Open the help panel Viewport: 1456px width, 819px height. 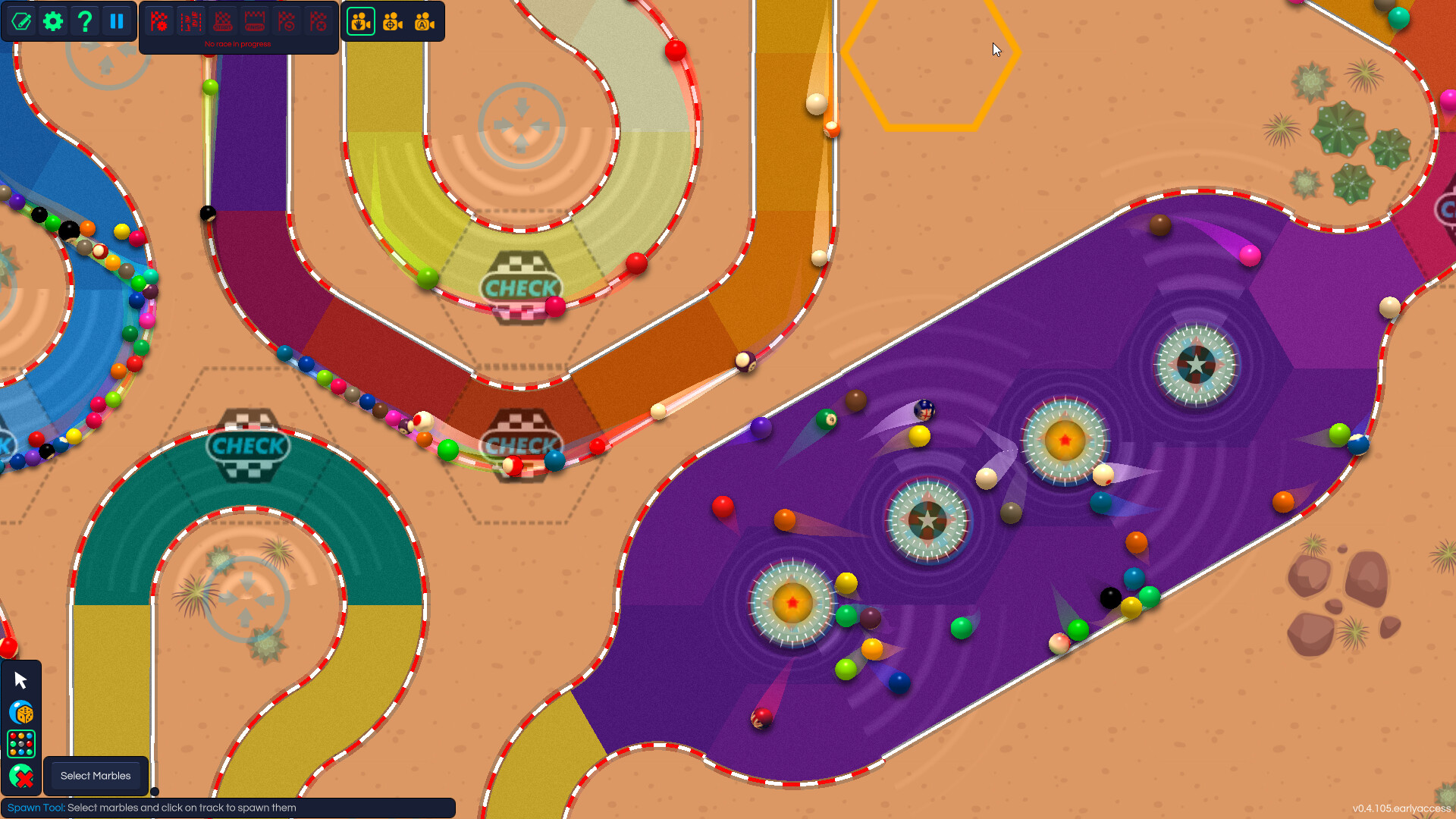pyautogui.click(x=84, y=21)
